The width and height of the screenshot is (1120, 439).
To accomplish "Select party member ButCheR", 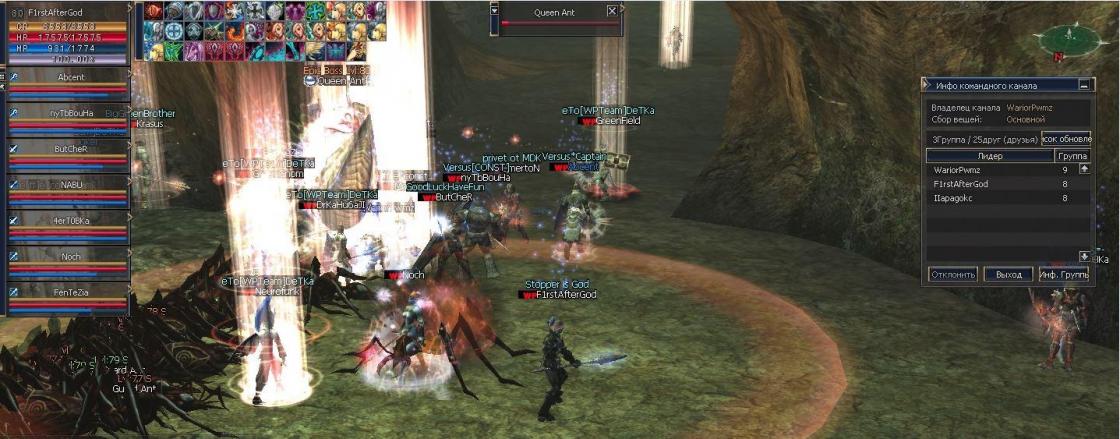I will click(70, 149).
